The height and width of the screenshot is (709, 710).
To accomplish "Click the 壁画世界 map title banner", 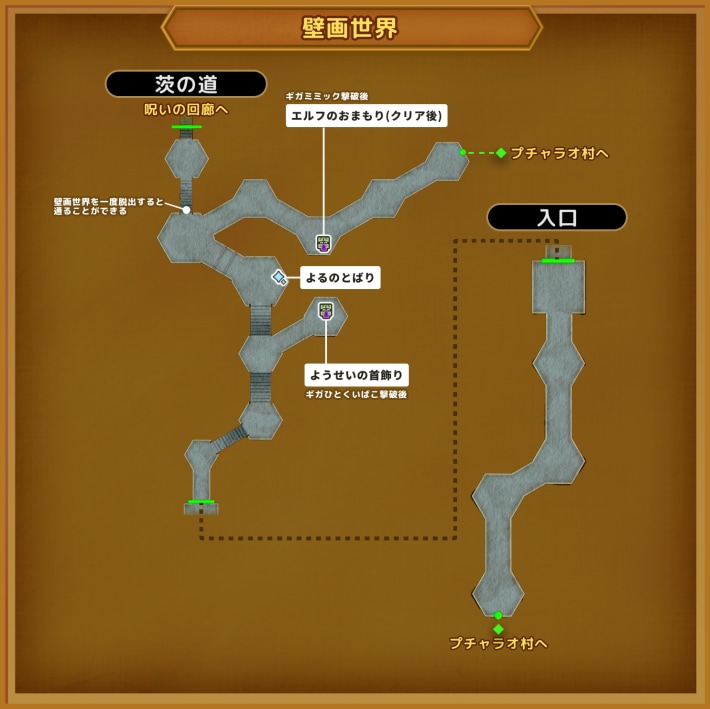I will (x=351, y=28).
